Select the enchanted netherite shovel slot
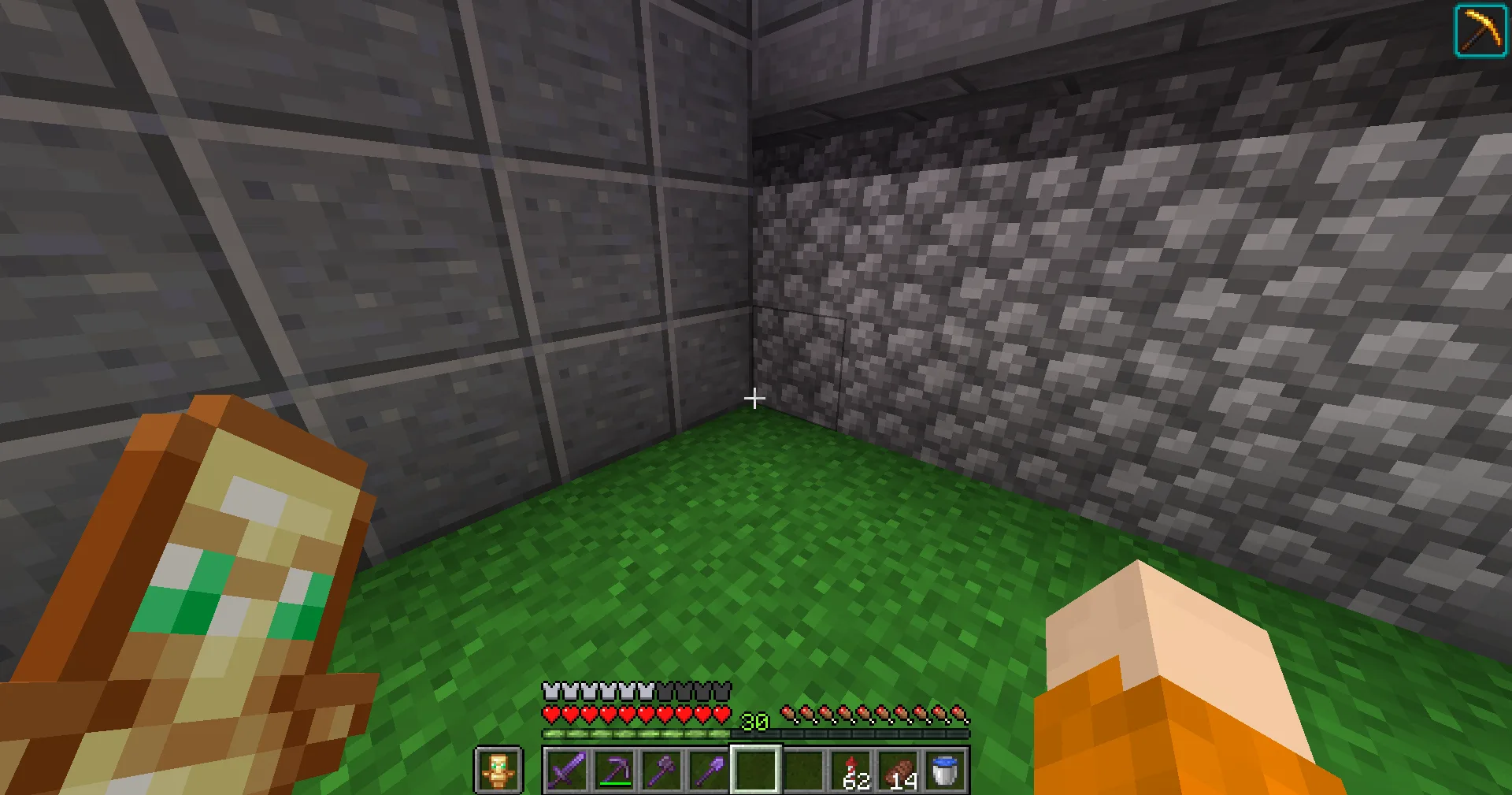The image size is (1512, 795). [x=709, y=770]
